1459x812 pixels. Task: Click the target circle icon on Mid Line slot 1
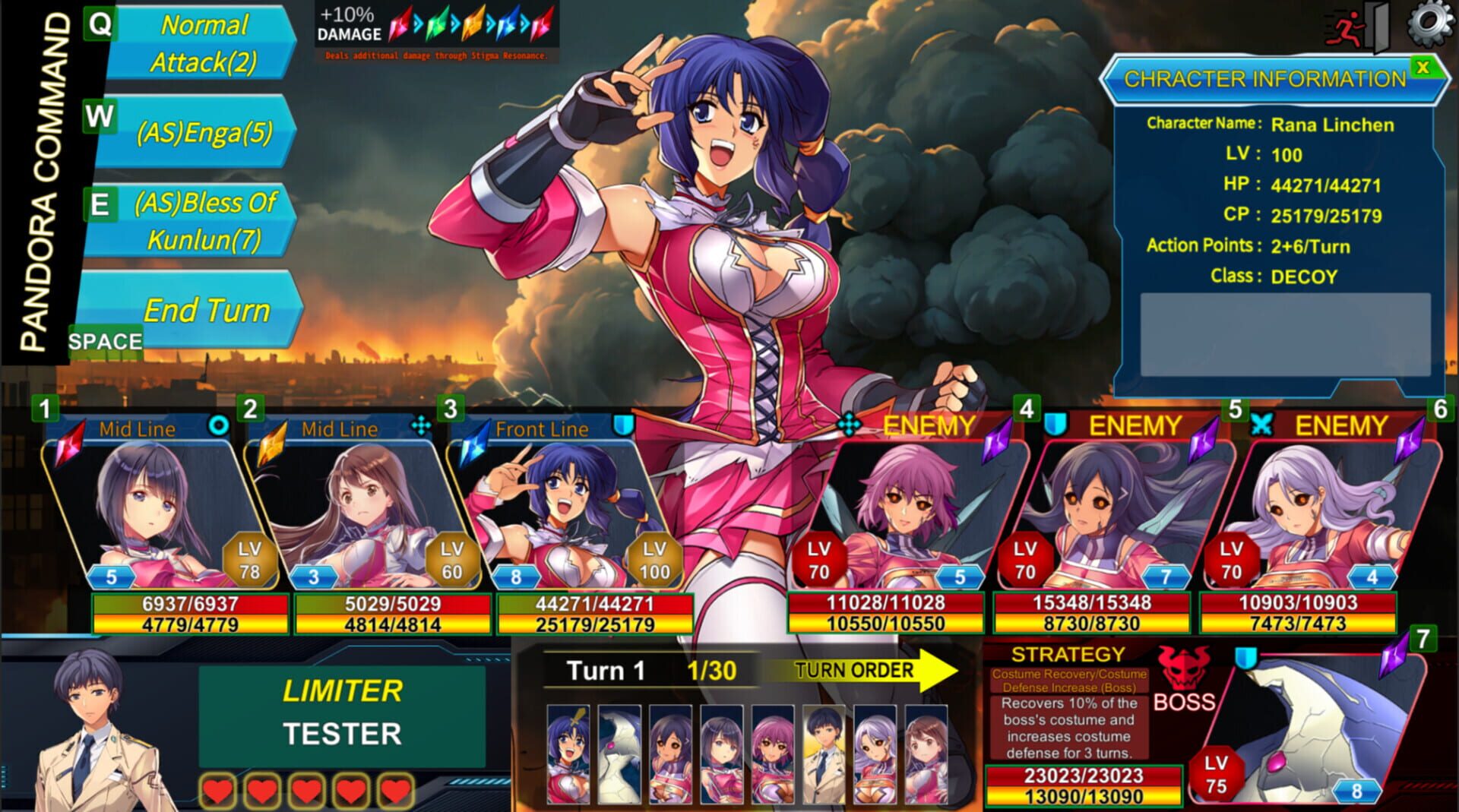coord(220,427)
